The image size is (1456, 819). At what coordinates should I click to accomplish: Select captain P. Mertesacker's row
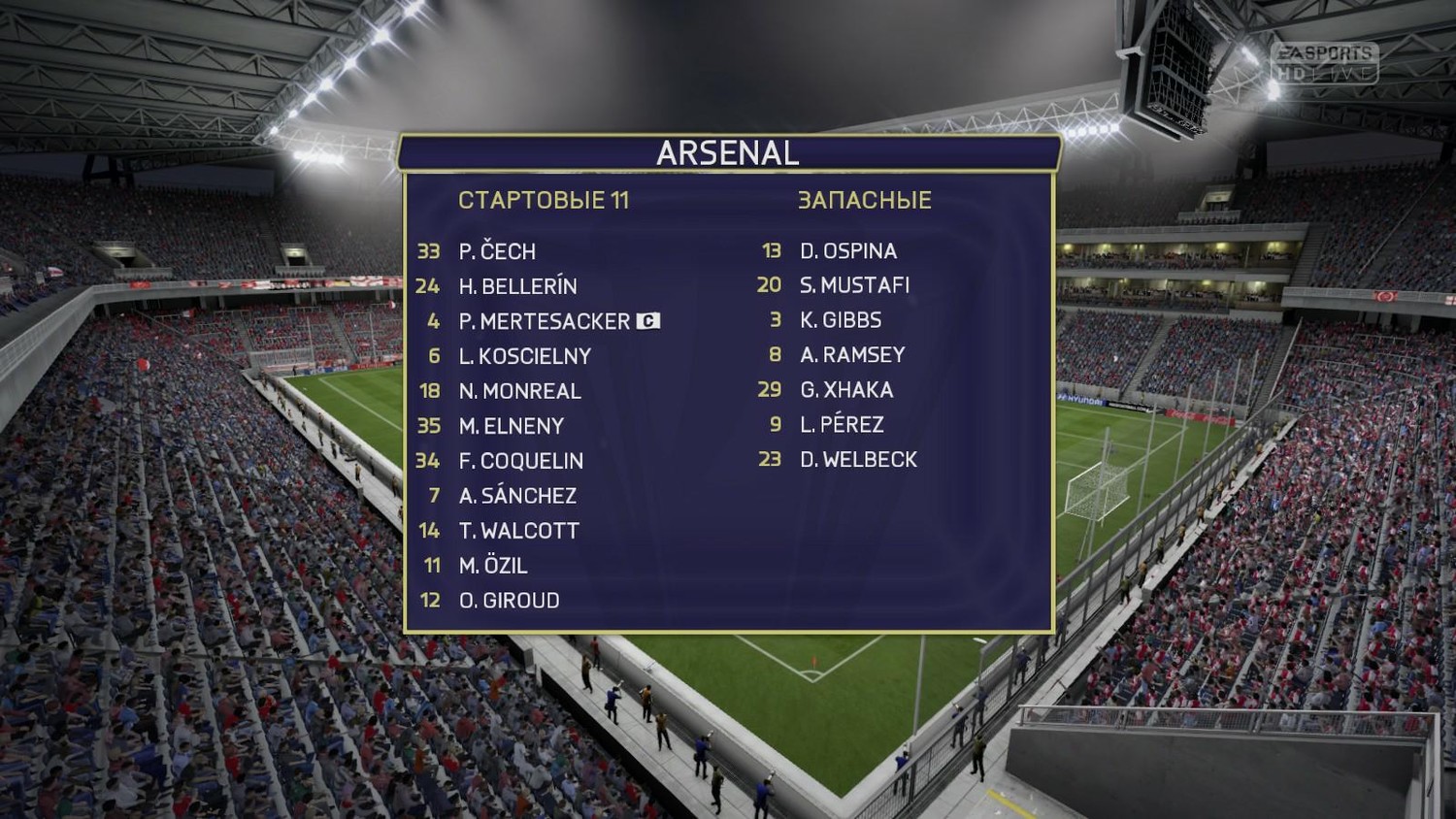[x=544, y=321]
